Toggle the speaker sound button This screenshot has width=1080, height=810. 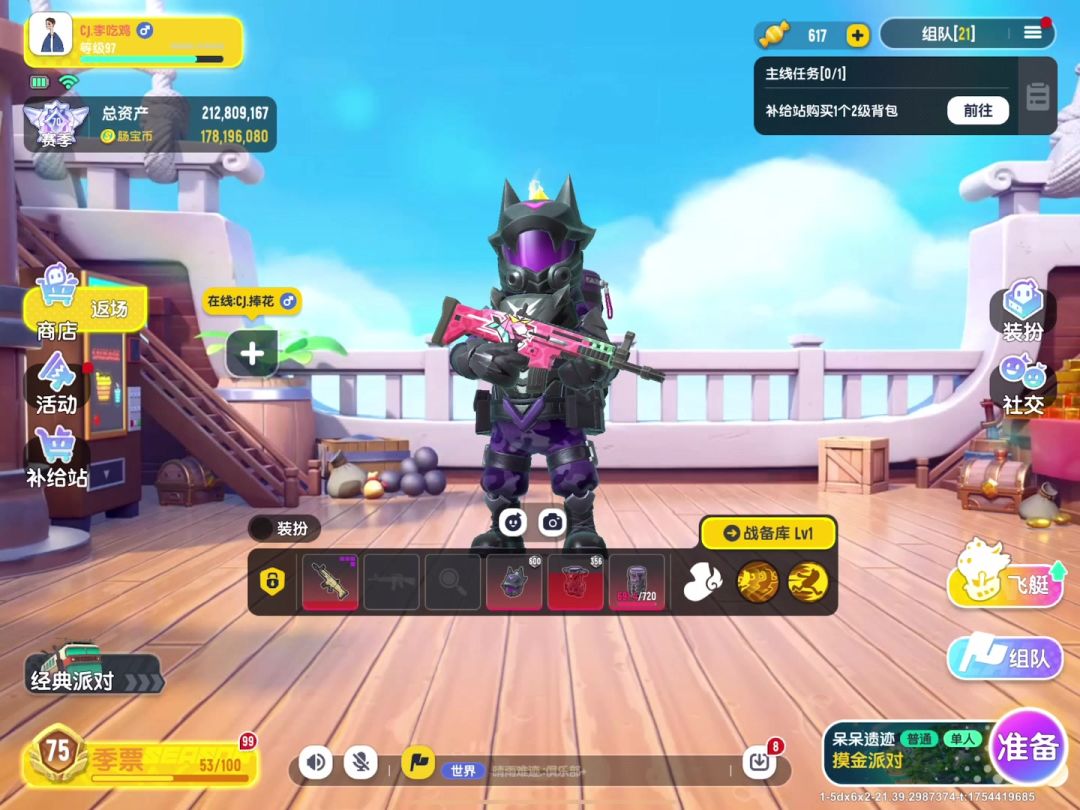point(315,763)
